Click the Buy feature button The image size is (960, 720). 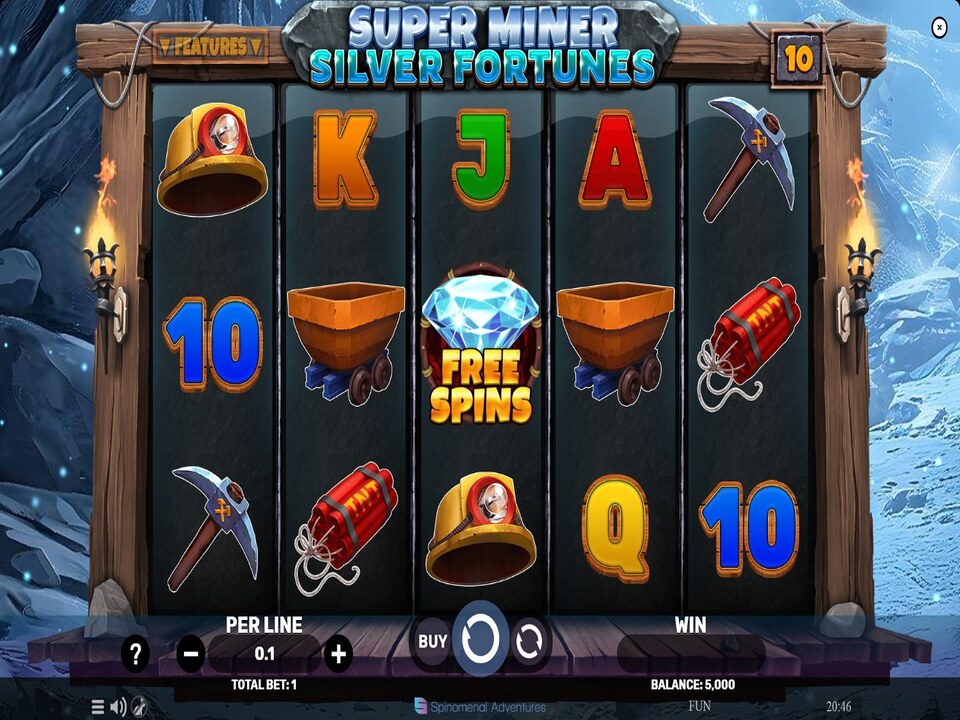[433, 641]
